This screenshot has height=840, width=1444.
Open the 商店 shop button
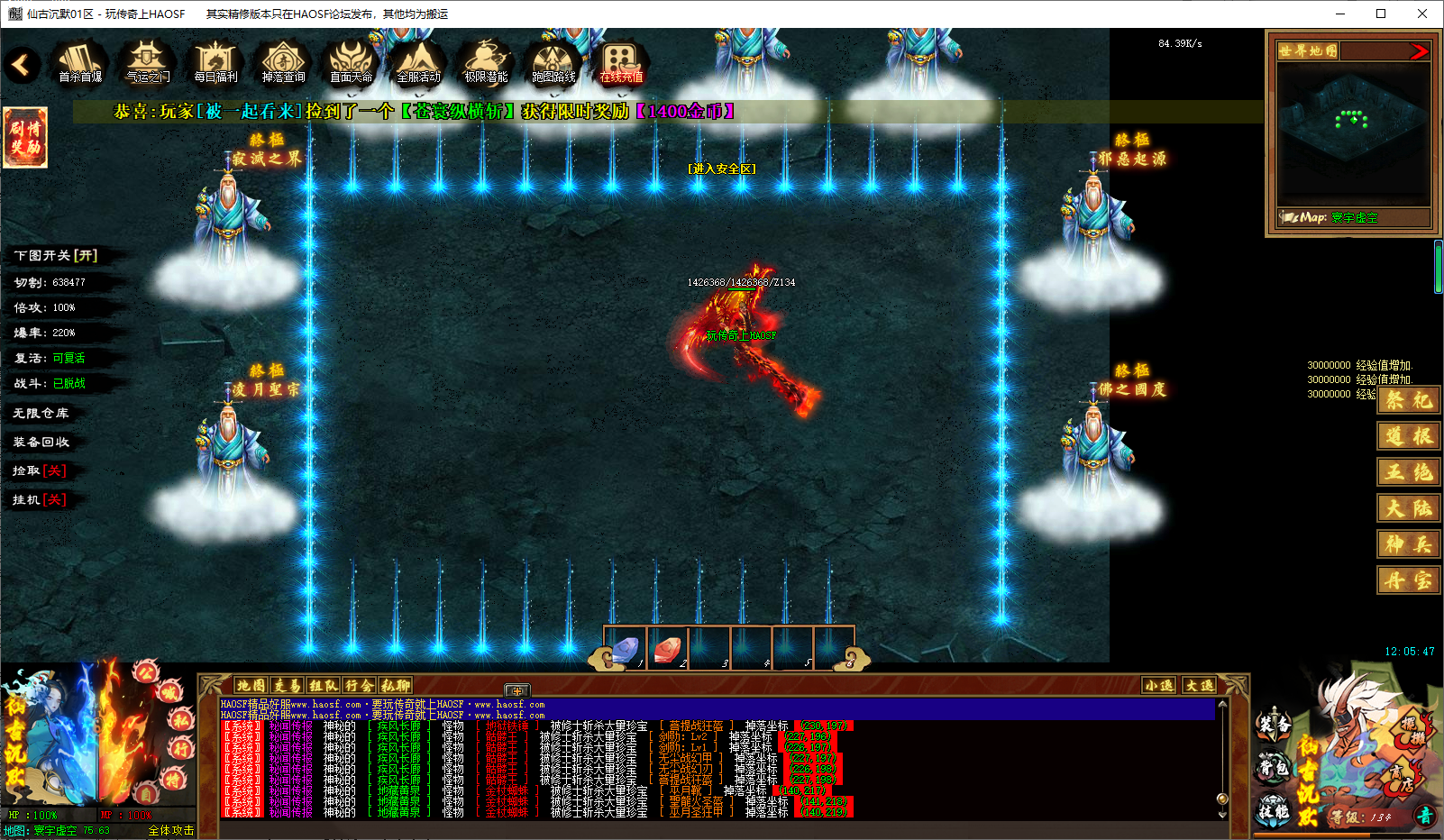point(1400,778)
